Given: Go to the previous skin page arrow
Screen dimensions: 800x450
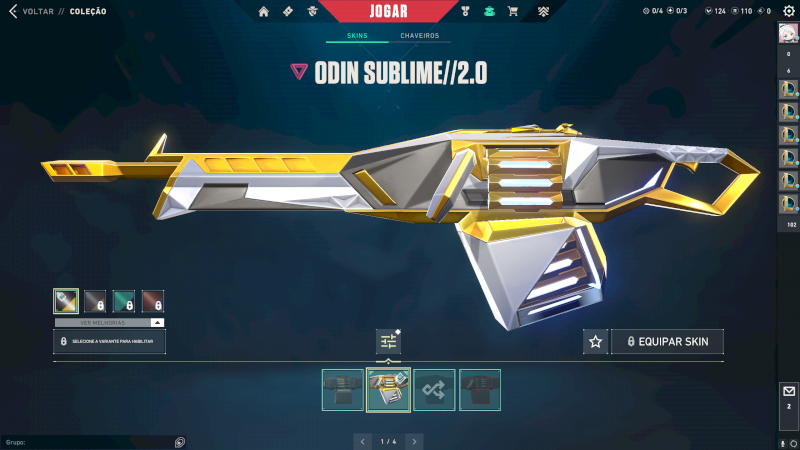Looking at the screenshot, I should point(364,441).
